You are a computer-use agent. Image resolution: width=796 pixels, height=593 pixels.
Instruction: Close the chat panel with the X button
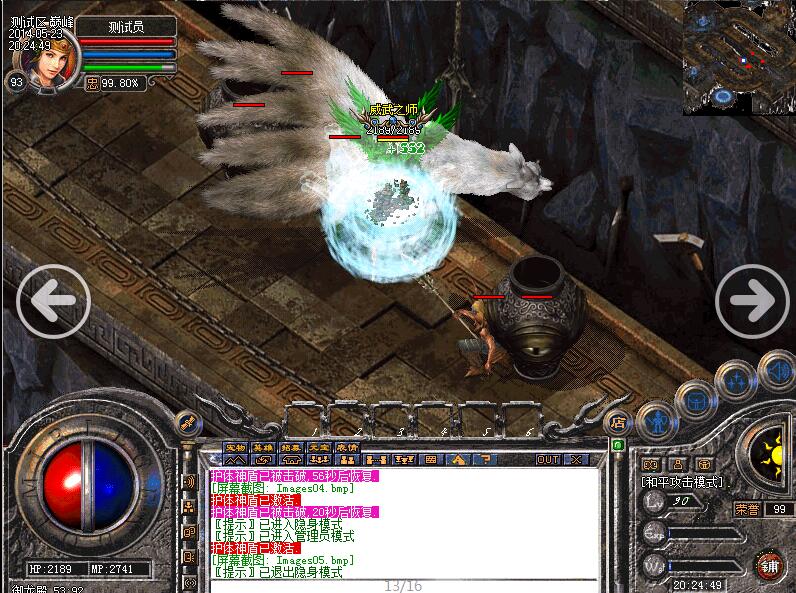577,460
